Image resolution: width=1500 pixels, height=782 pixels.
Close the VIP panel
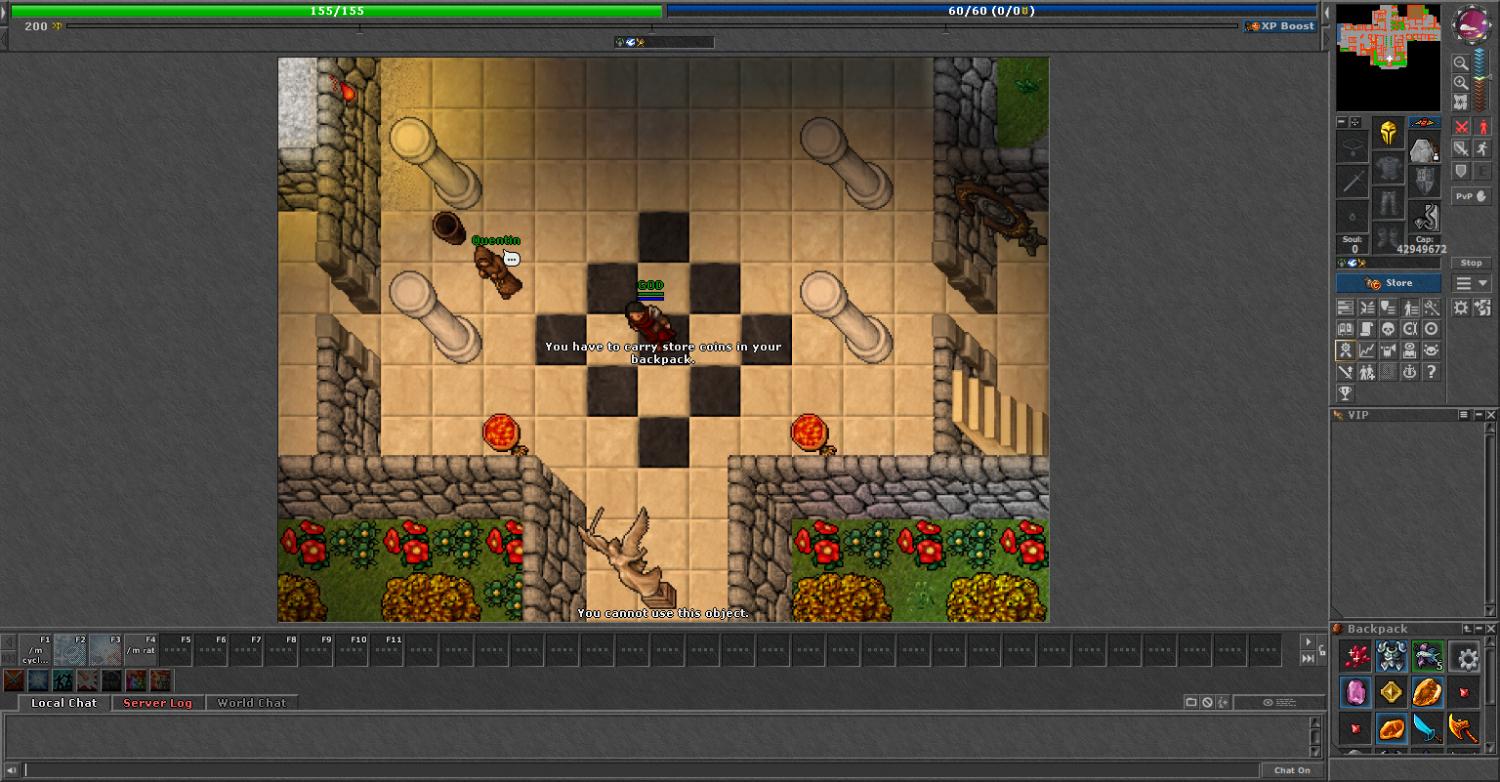[x=1491, y=415]
